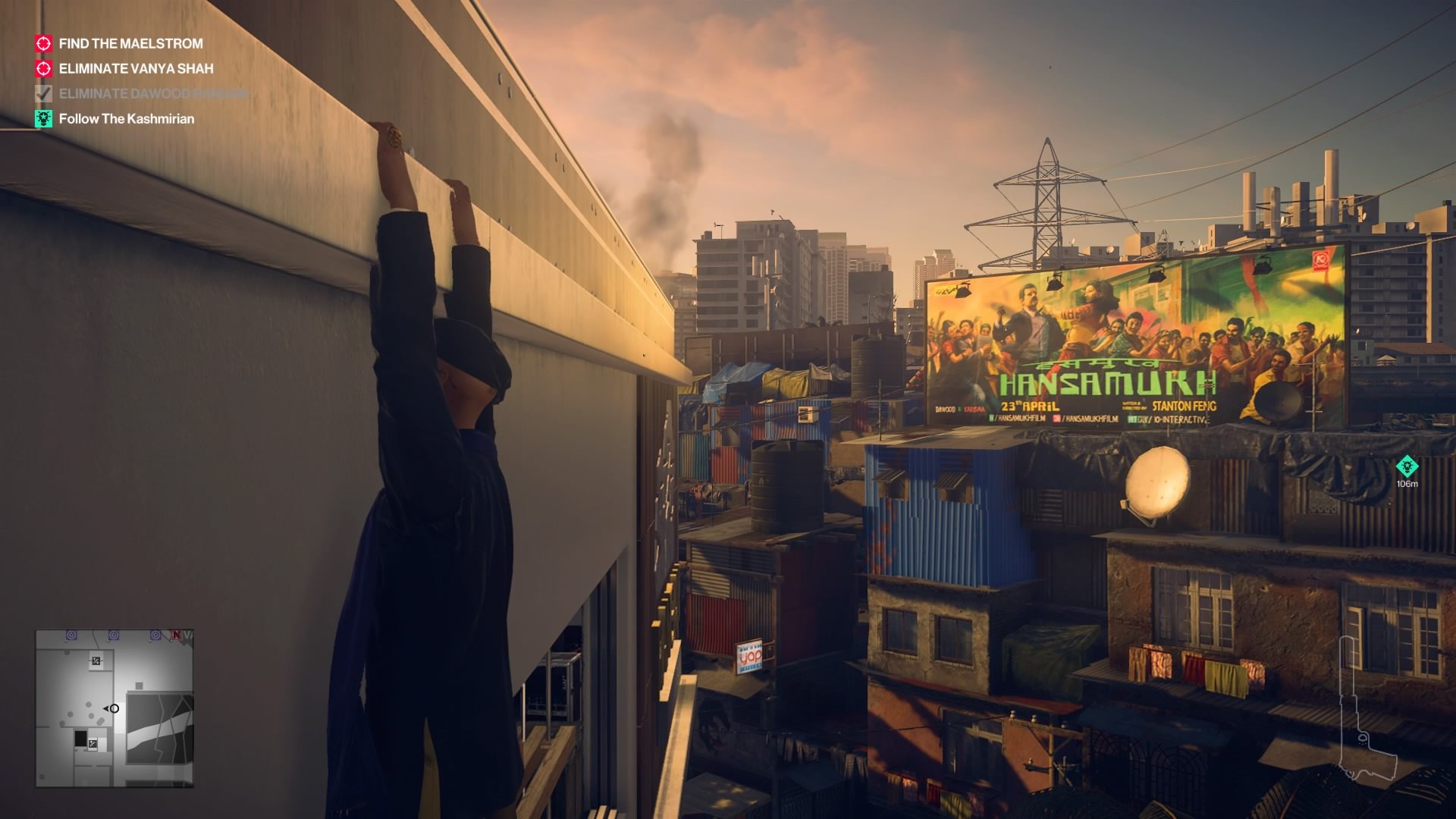The width and height of the screenshot is (1456, 819).
Task: Click the green 106m waypoint marker
Action: point(1407,466)
